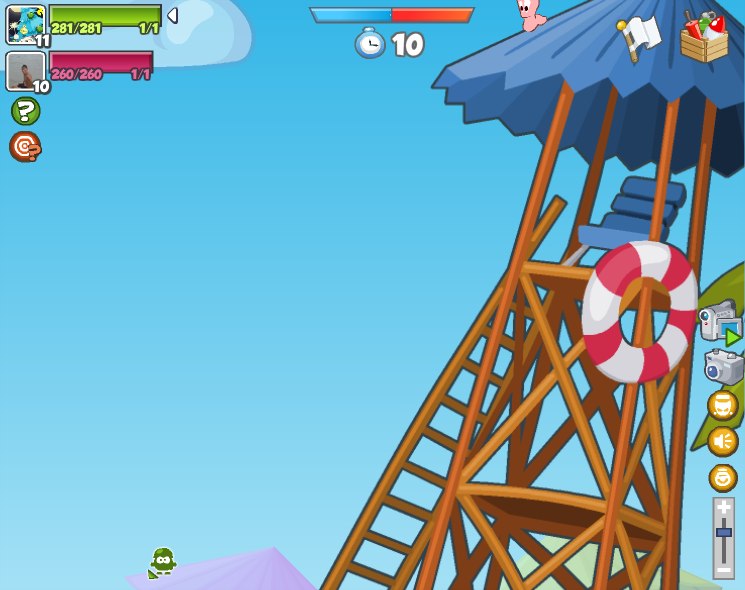The image size is (745, 590).
Task: Click the zoom-in plus button
Action: pos(724,508)
